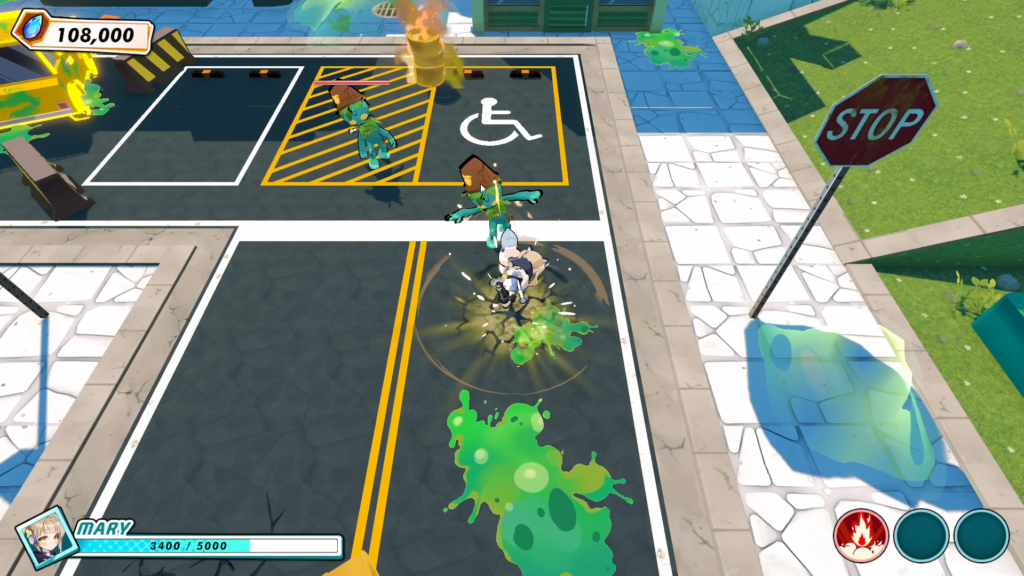Click Mary's character portrait
This screenshot has width=1024, height=576.
tap(45, 536)
